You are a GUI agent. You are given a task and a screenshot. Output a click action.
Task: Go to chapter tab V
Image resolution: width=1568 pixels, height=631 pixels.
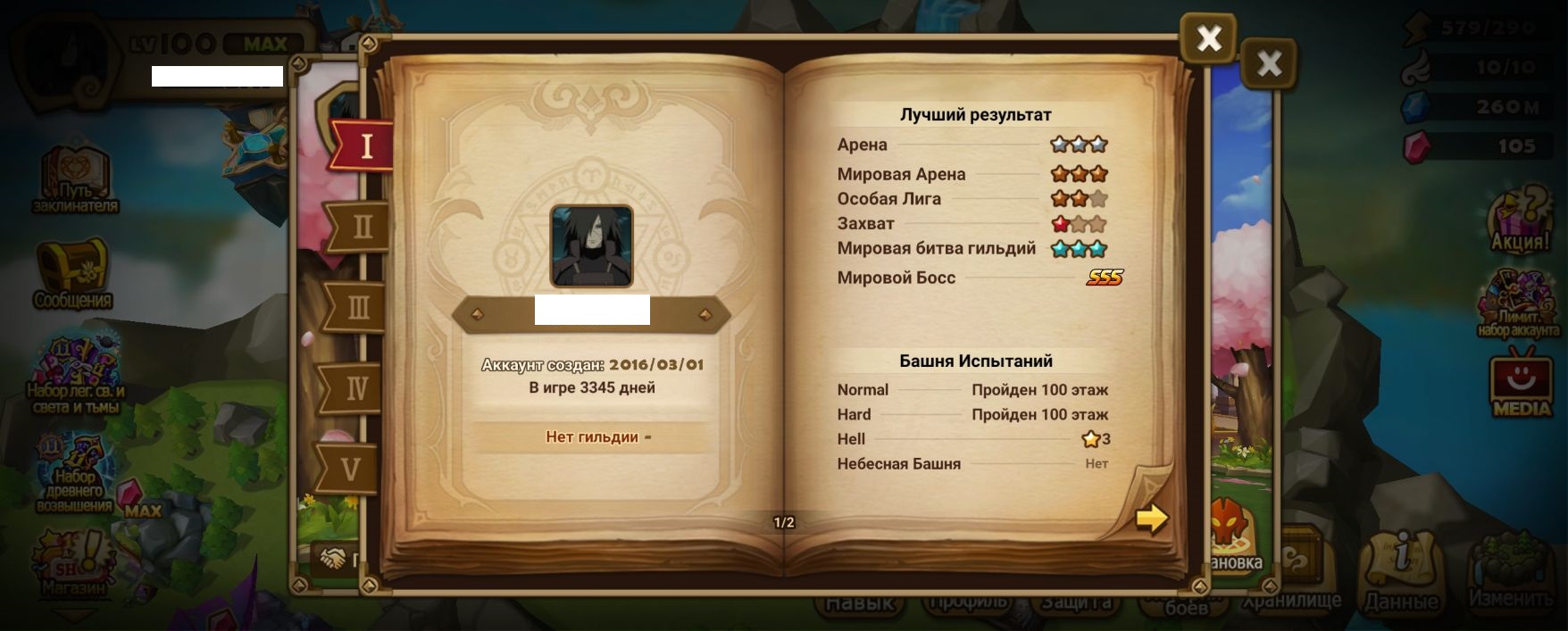pos(350,469)
